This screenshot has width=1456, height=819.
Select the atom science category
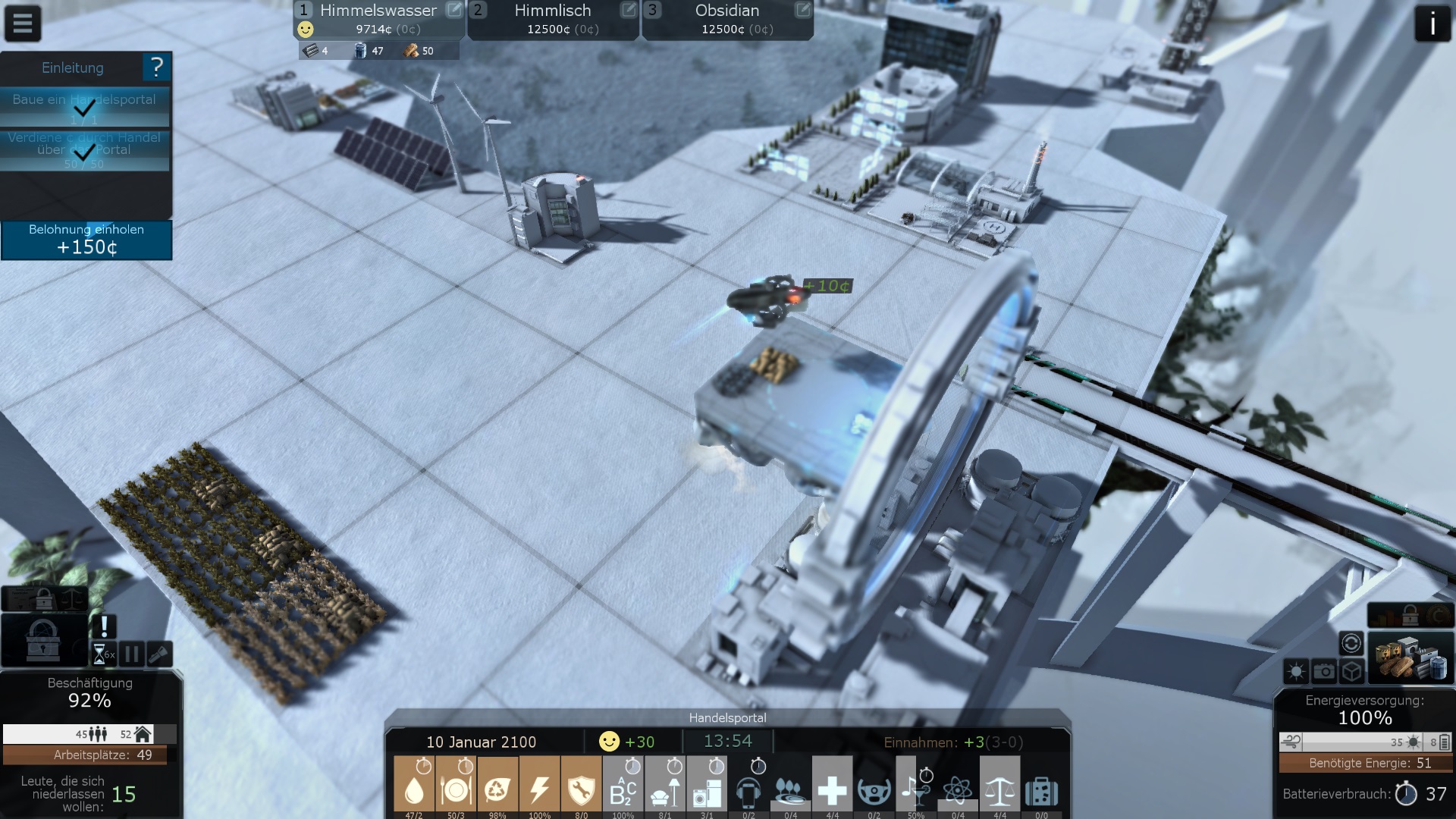[958, 786]
